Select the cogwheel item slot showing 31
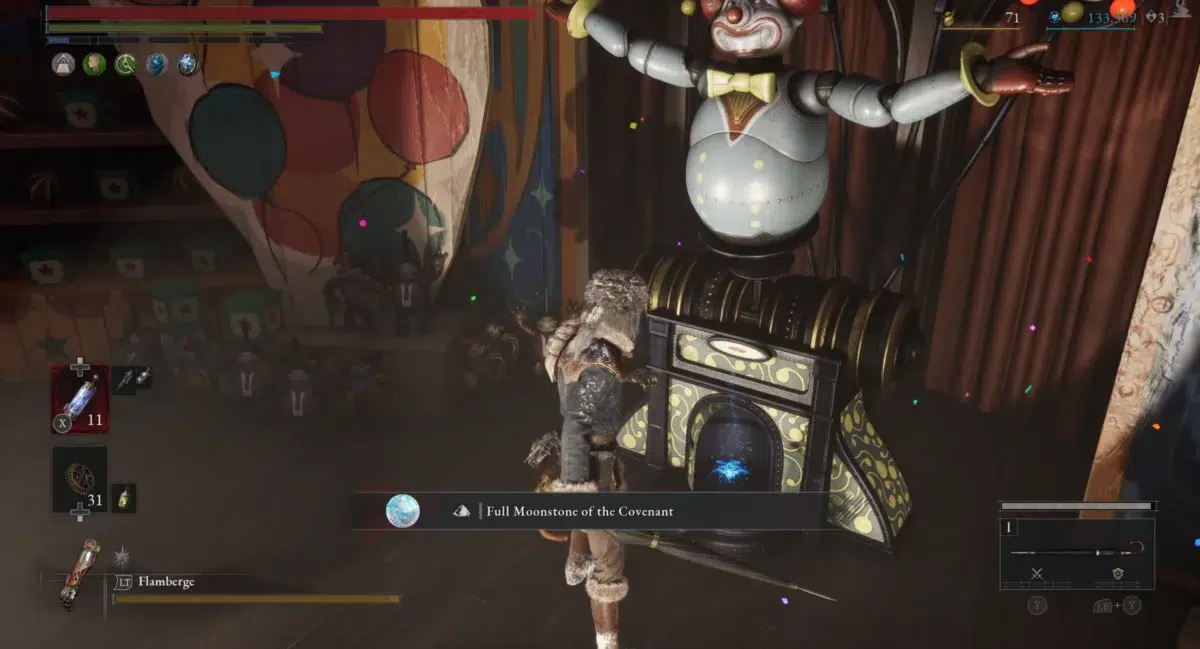Viewport: 1200px width, 649px height. 80,479
